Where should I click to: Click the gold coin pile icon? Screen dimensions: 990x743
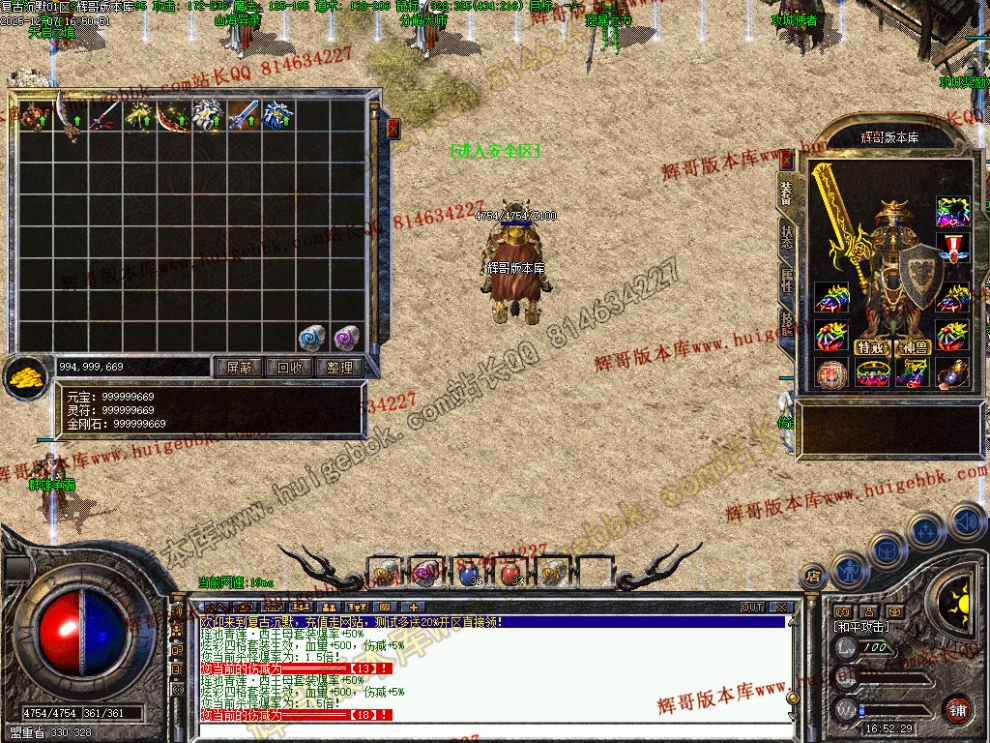27,375
